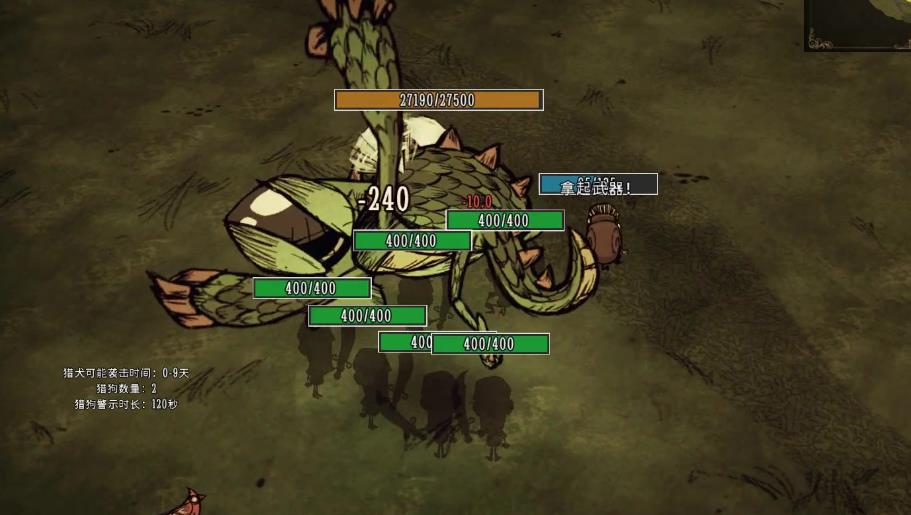Open the minimap in the corner
This screenshot has height=515, width=911.
pos(858,24)
